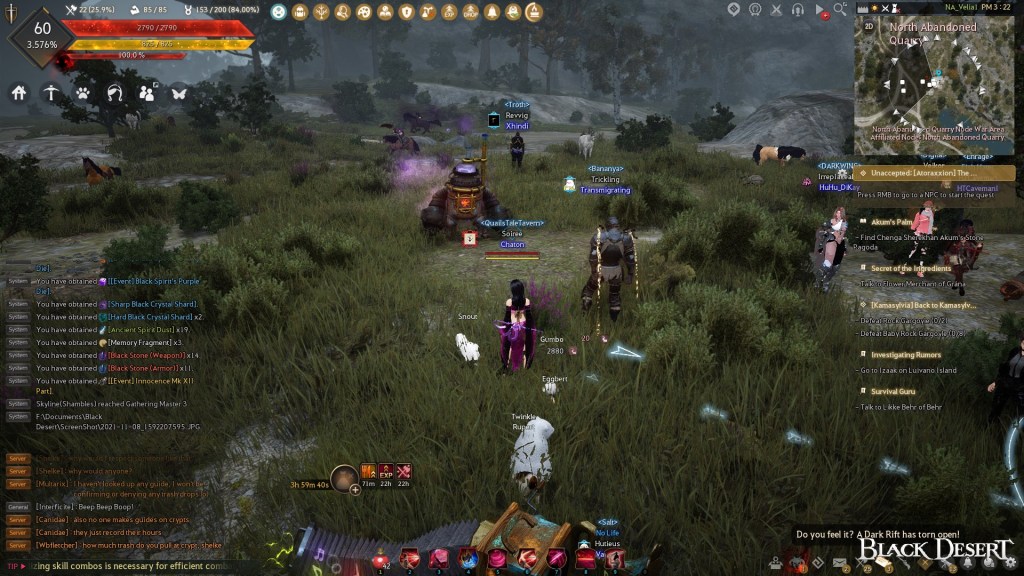Screen dimensions: 1024x576
Task: Open the house icon menu
Action: (19, 93)
